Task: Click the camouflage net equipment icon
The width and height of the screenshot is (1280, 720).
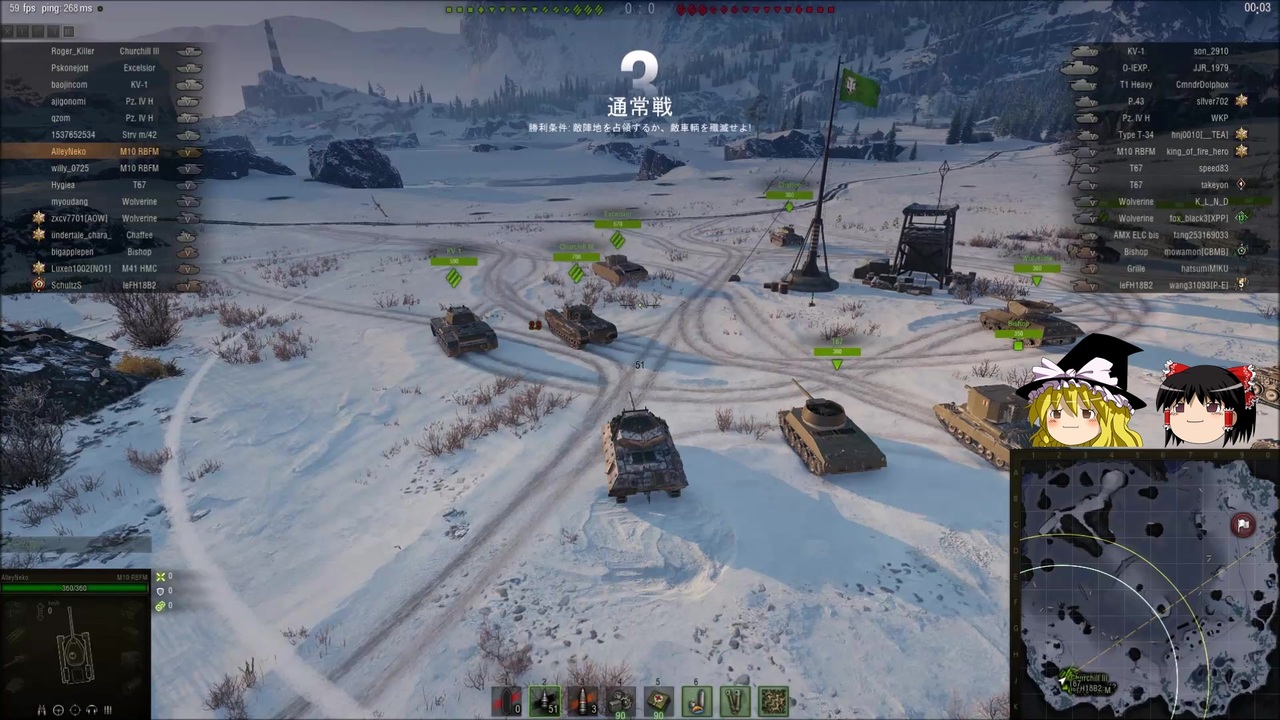Action: (773, 702)
